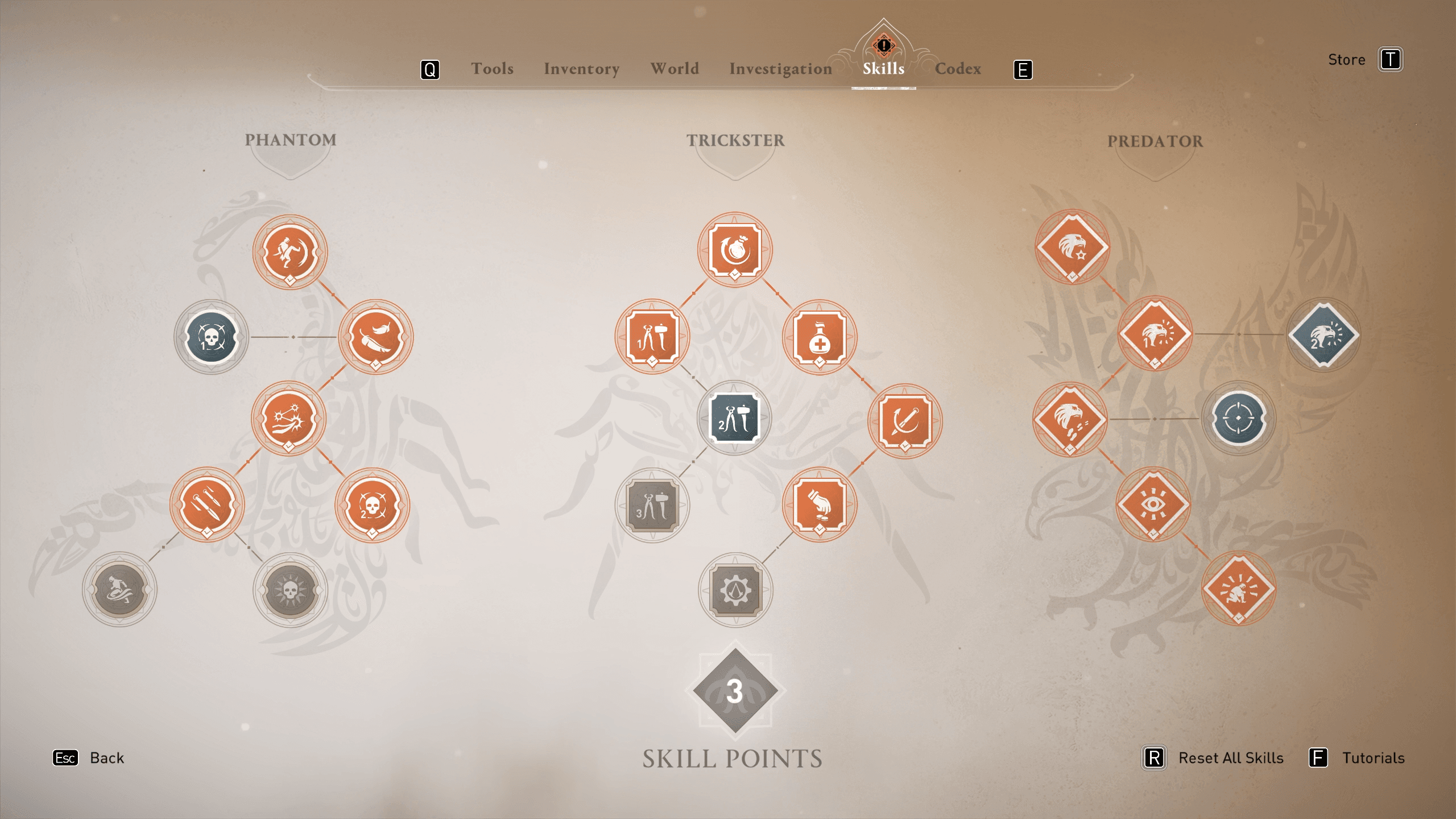Select Tool Capacity upgrade marked 1
This screenshot has height=819, width=1456.
tap(653, 337)
